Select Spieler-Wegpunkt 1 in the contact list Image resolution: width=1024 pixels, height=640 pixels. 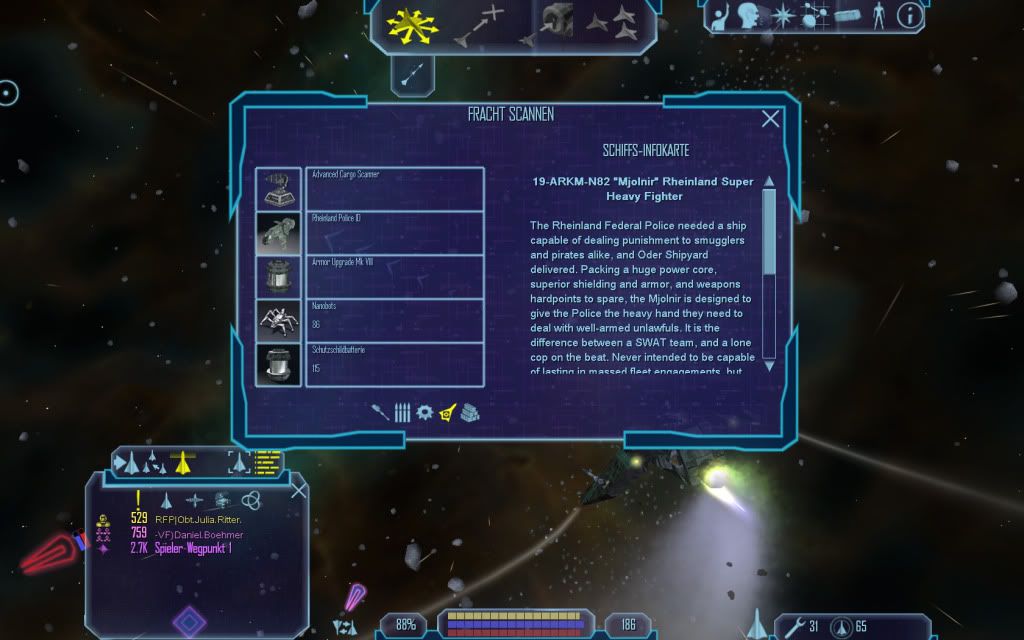[193, 548]
